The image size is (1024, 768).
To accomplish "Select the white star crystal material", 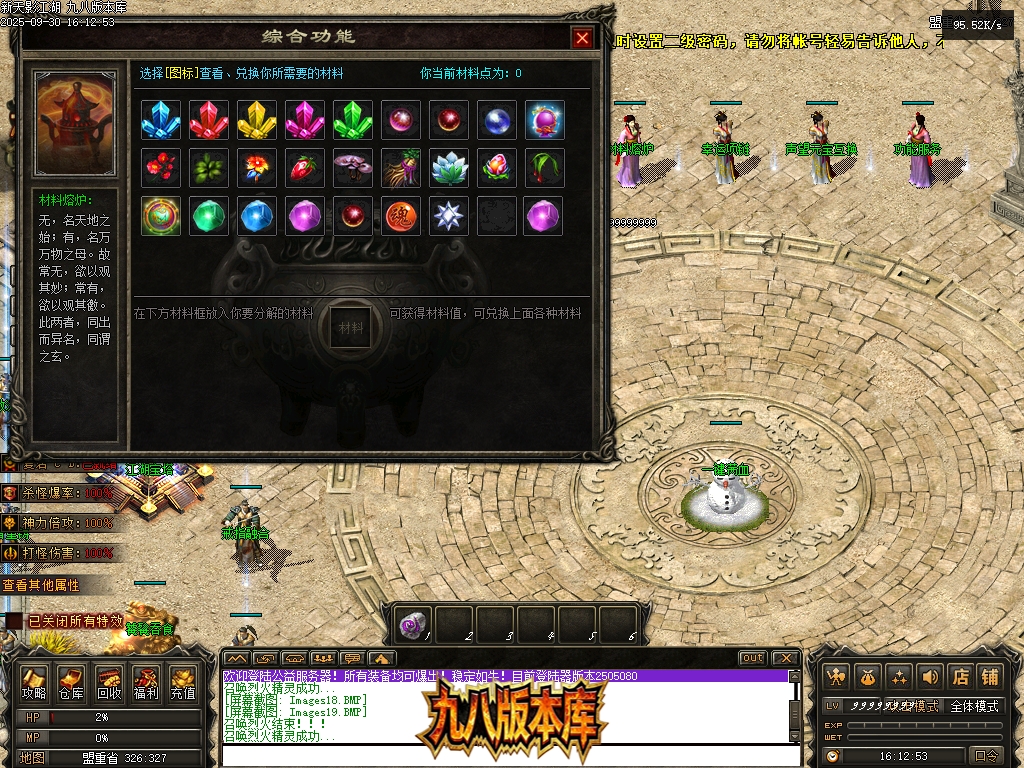I will tap(449, 216).
